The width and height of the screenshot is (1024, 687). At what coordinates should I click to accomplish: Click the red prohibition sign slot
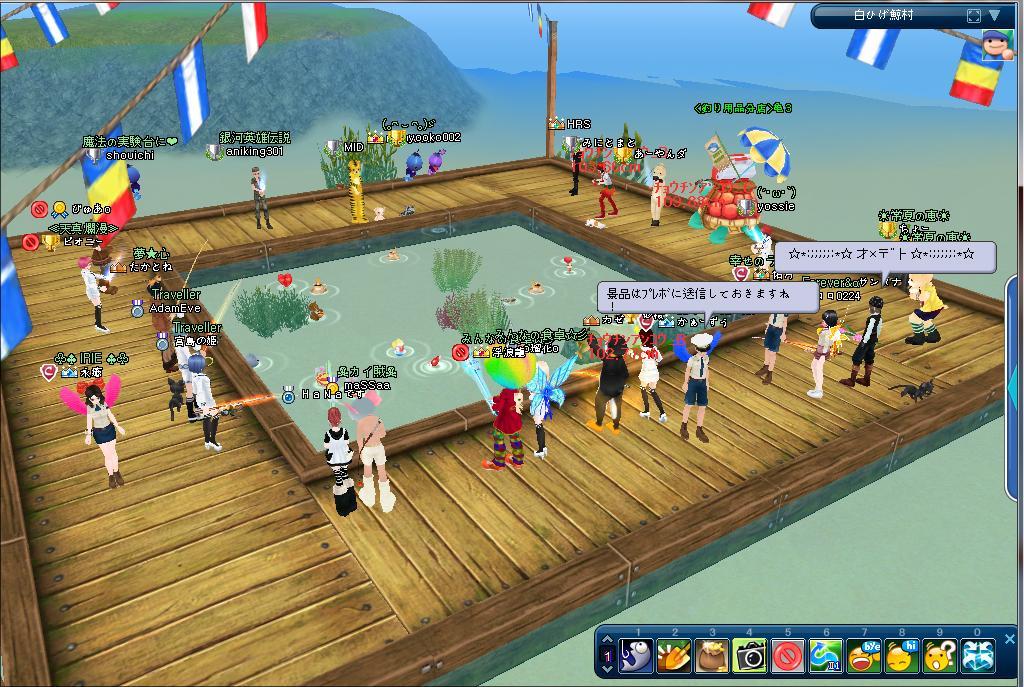[788, 656]
